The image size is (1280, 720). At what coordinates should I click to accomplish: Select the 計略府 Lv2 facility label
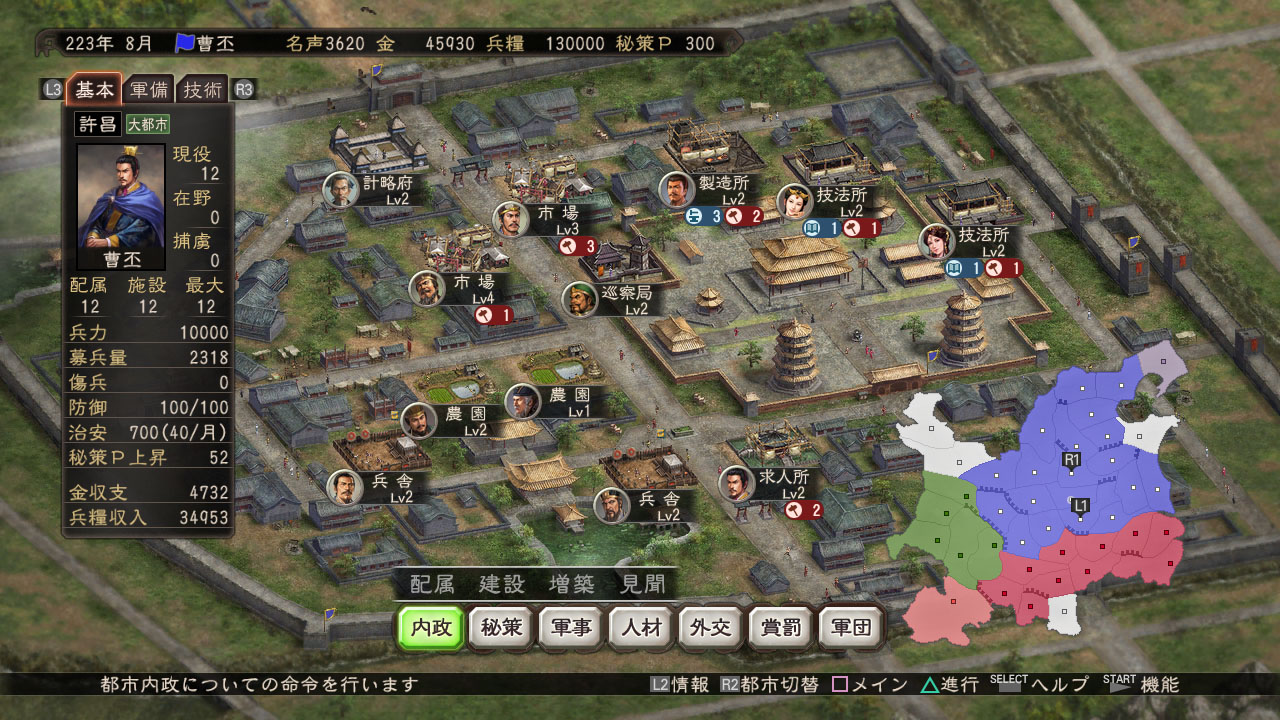pos(386,188)
